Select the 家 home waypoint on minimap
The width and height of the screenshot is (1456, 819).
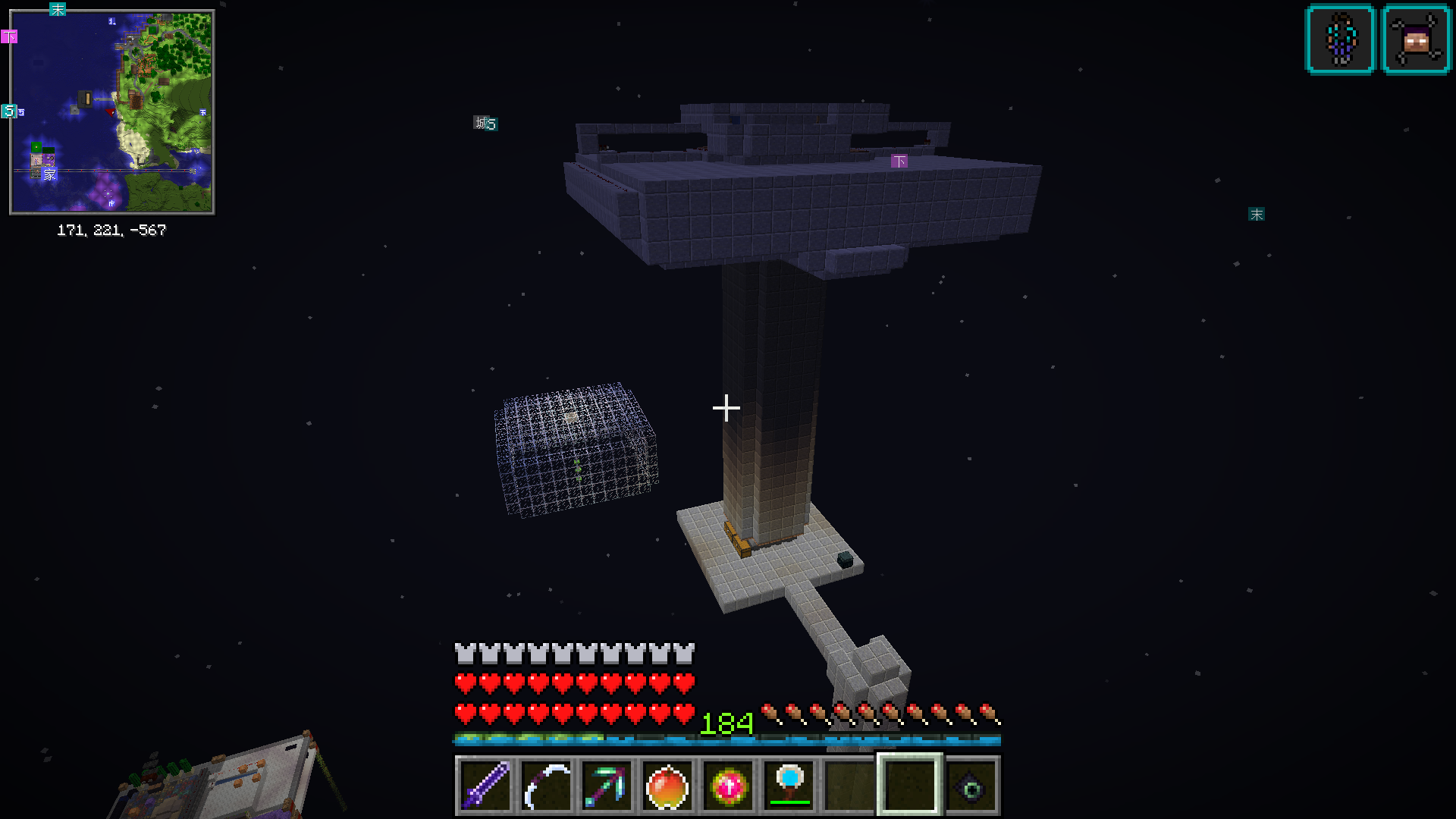[49, 174]
